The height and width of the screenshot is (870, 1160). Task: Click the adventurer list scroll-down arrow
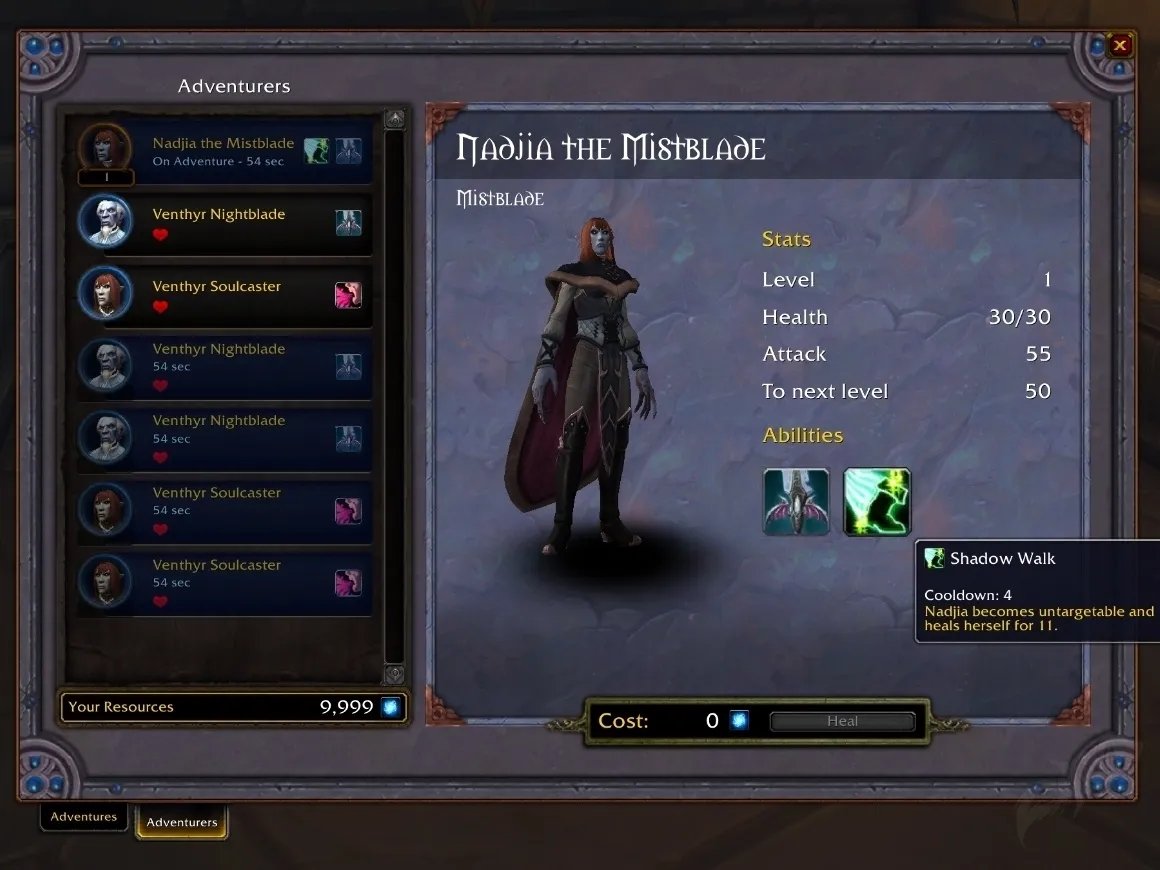pos(395,674)
